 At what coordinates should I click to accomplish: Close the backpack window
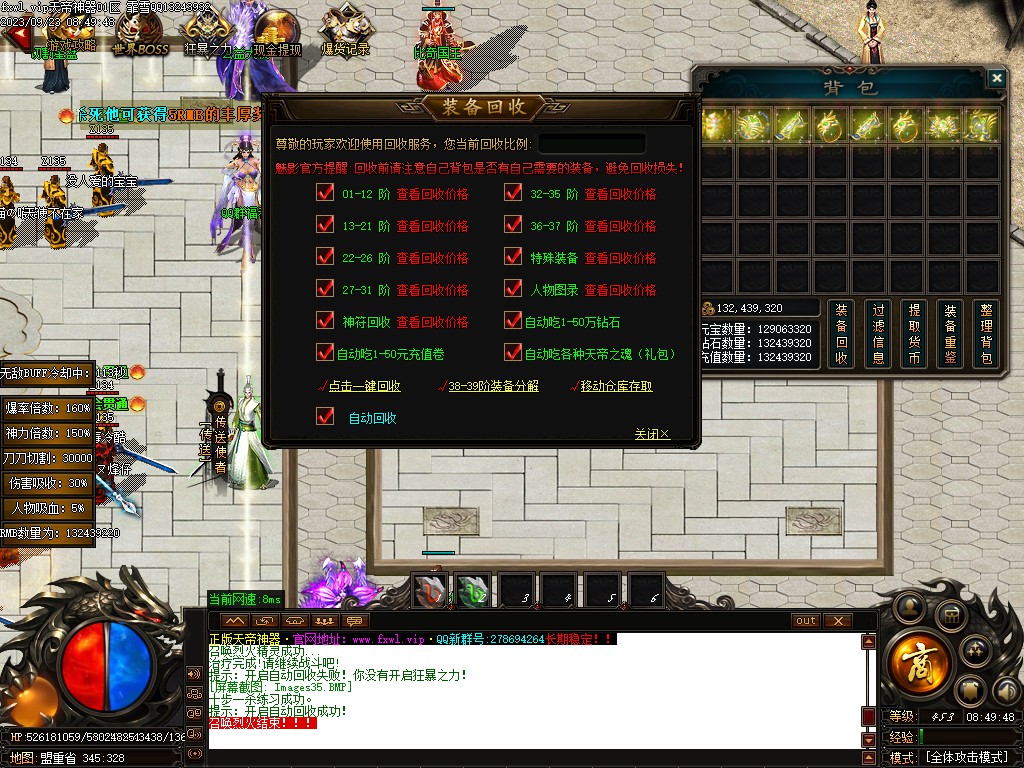tap(996, 78)
